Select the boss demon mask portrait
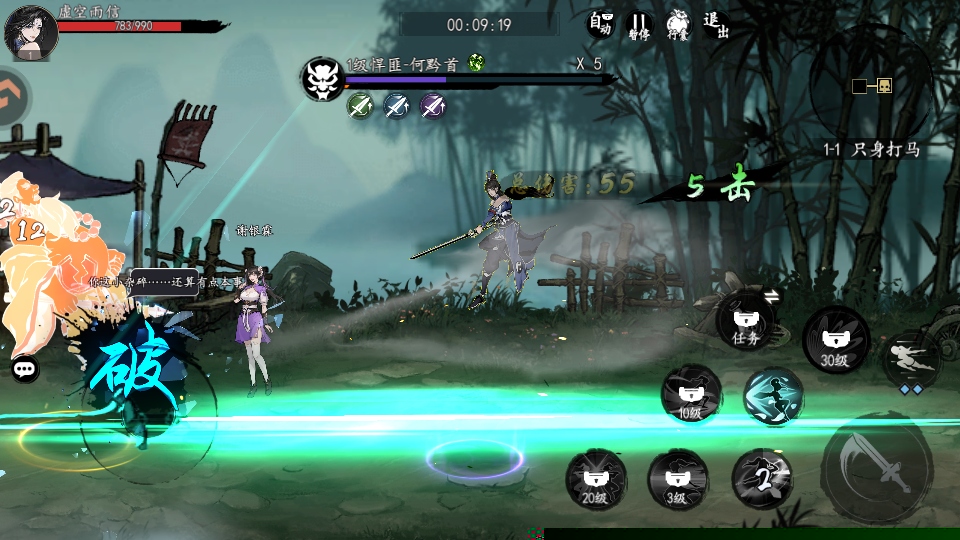This screenshot has width=960, height=540. [324, 77]
